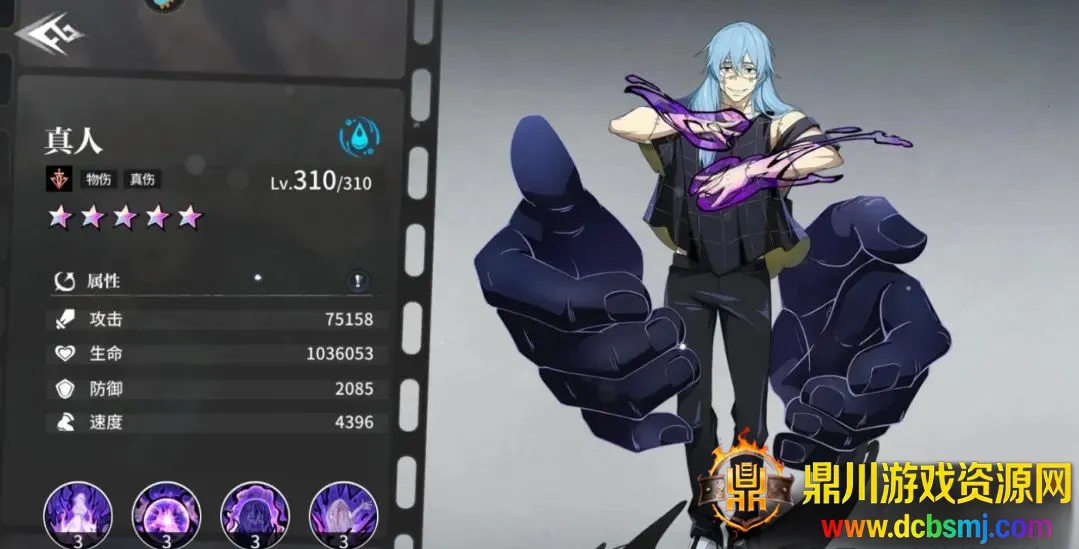Visit the www.dcbsmj.com watermark link

(936, 526)
